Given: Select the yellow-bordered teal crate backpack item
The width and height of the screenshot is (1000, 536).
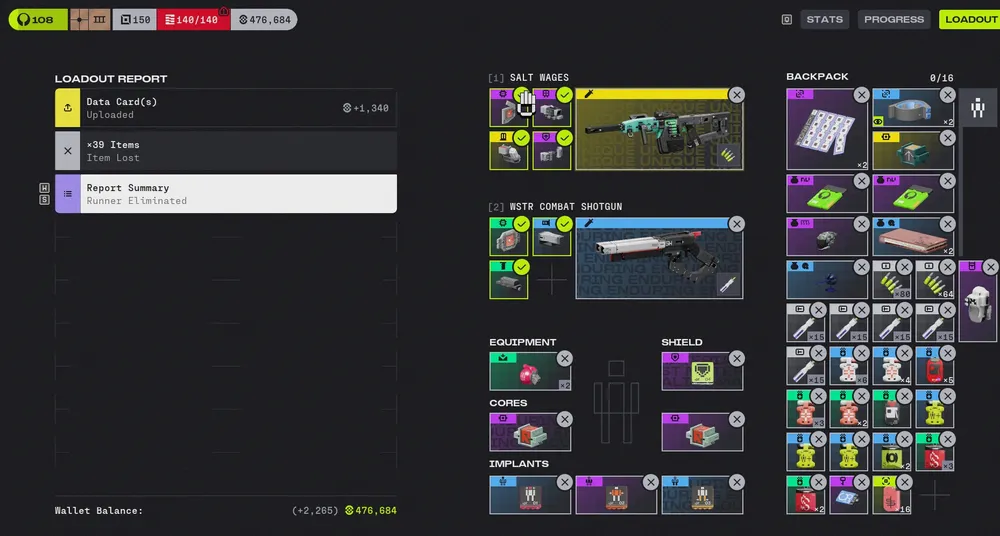Looking at the screenshot, I should [912, 151].
